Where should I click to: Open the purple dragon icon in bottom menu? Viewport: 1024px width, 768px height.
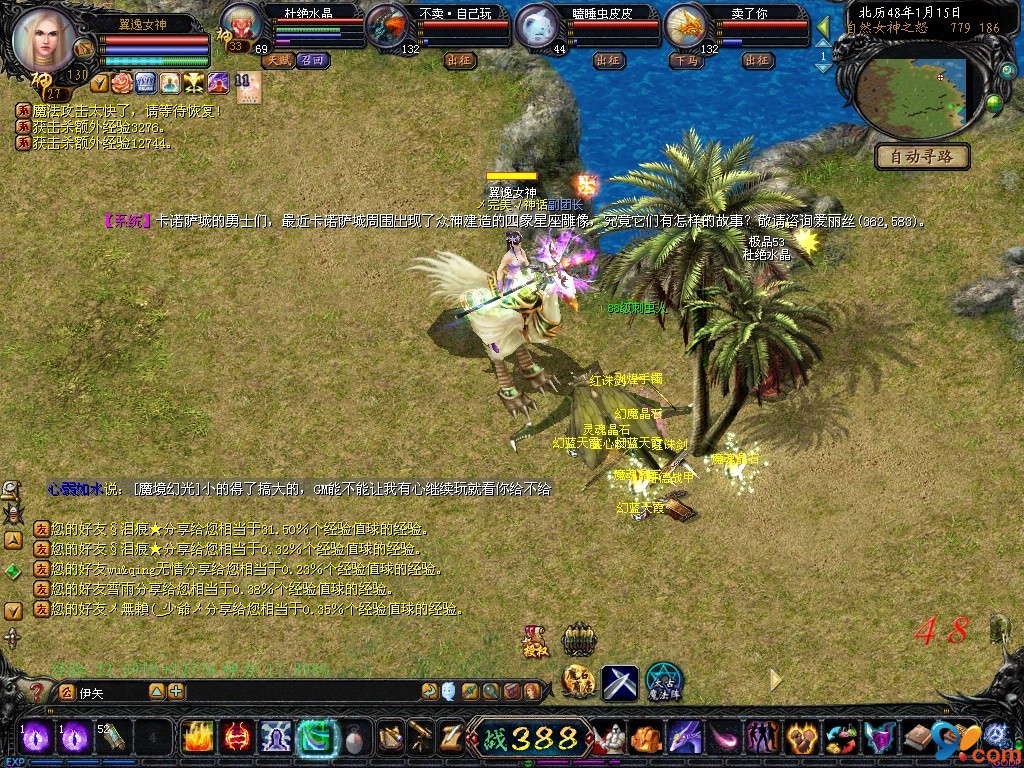point(685,738)
